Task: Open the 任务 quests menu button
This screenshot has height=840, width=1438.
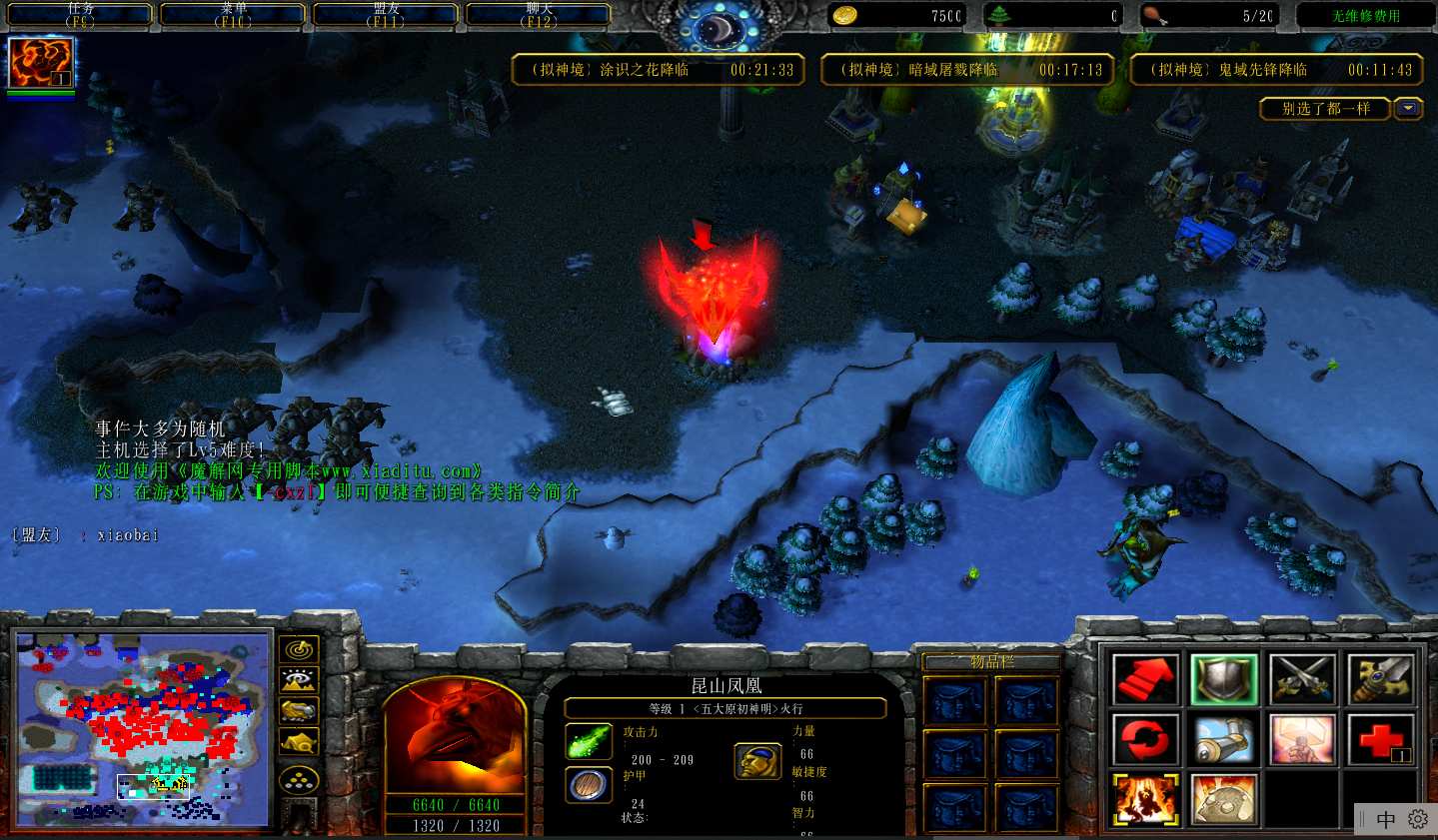Action: pos(80,15)
